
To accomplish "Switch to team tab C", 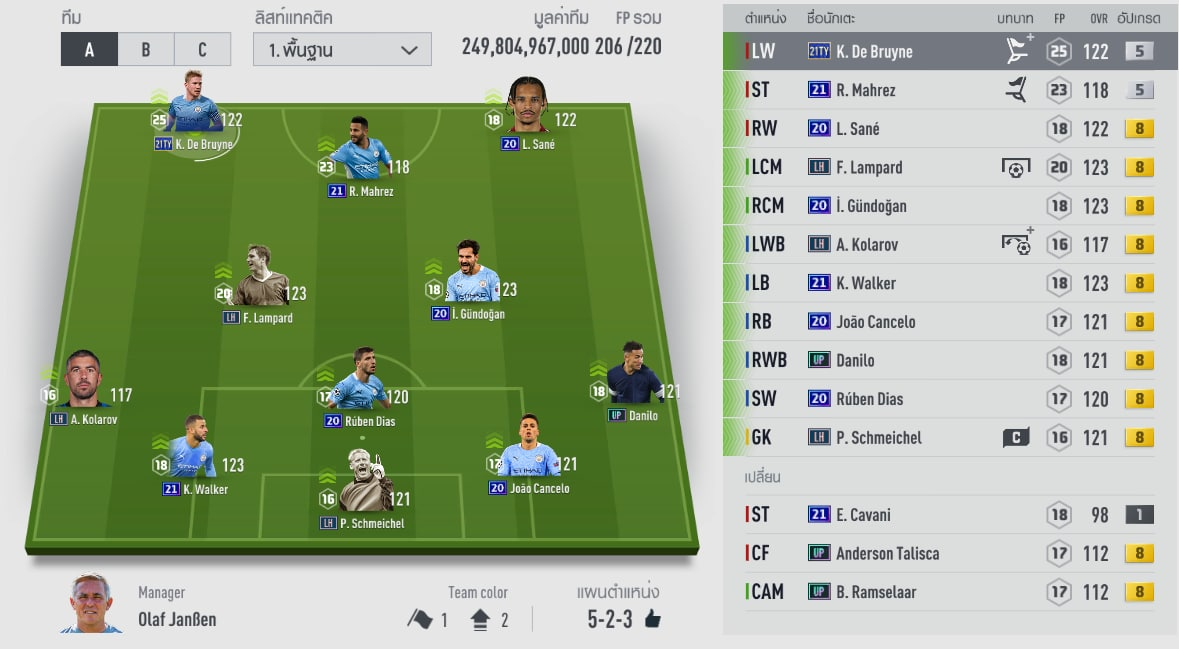I will 202,49.
